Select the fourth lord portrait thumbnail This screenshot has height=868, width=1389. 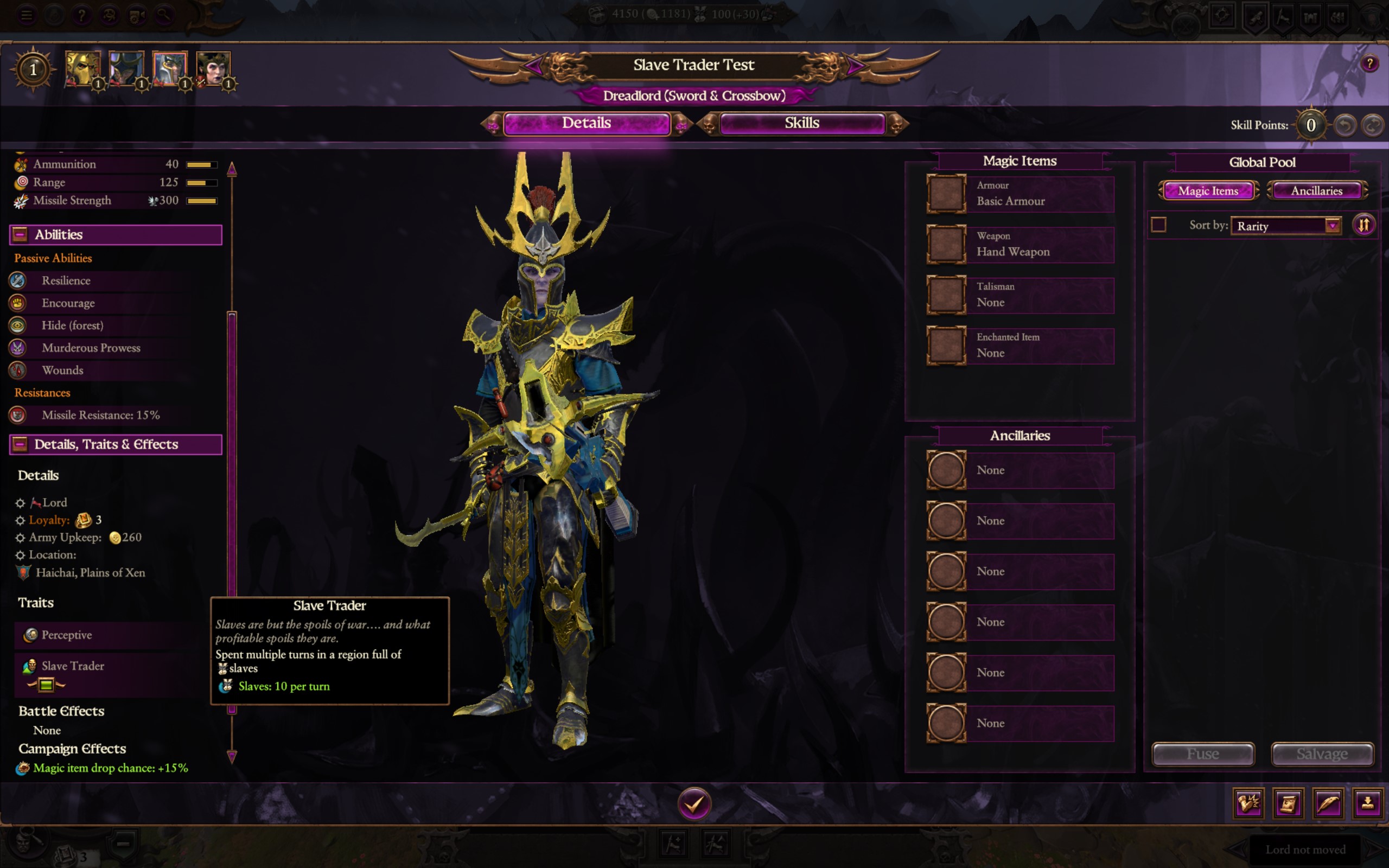214,68
